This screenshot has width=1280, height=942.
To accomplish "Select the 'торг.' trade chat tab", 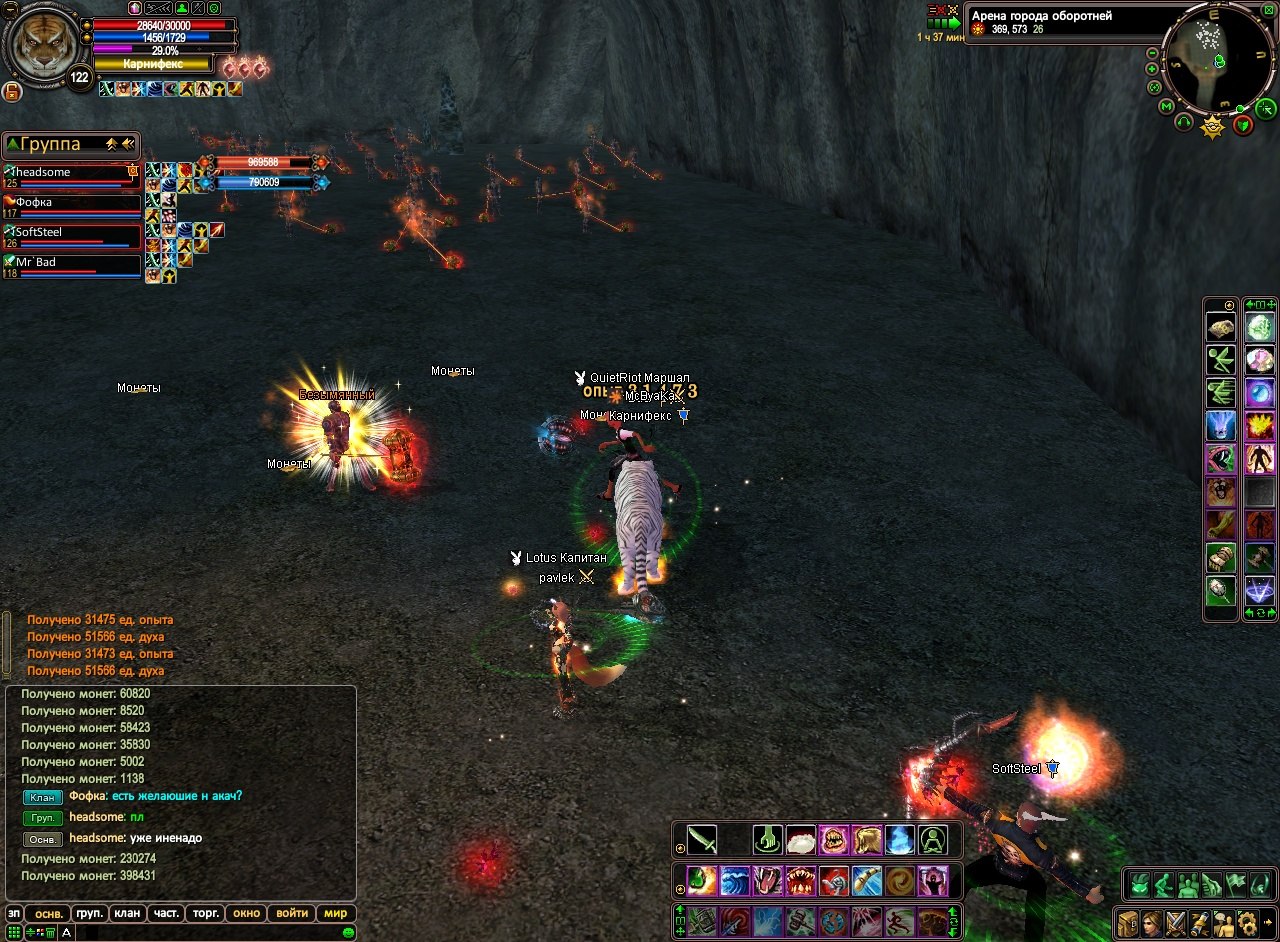I will 206,913.
